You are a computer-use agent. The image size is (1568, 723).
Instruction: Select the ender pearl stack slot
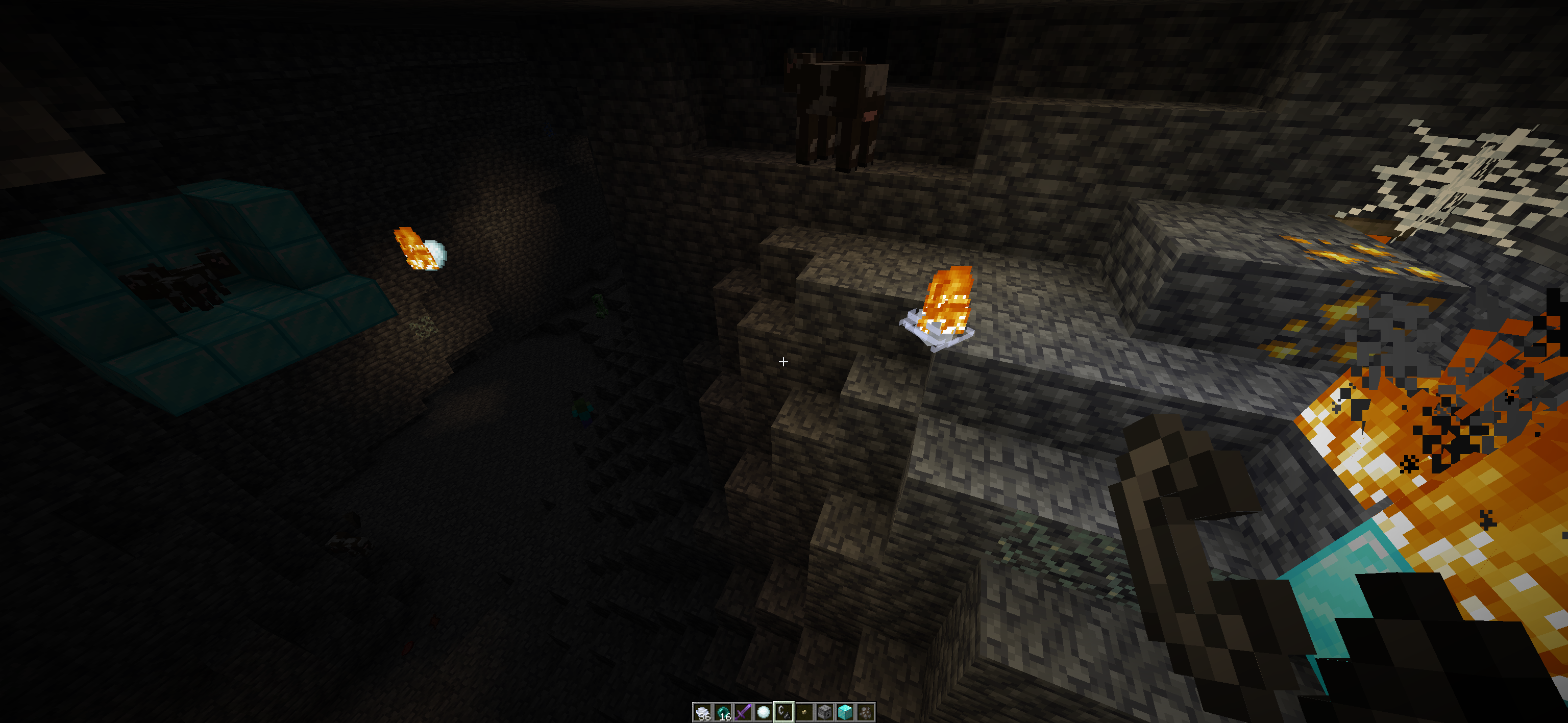click(723, 711)
